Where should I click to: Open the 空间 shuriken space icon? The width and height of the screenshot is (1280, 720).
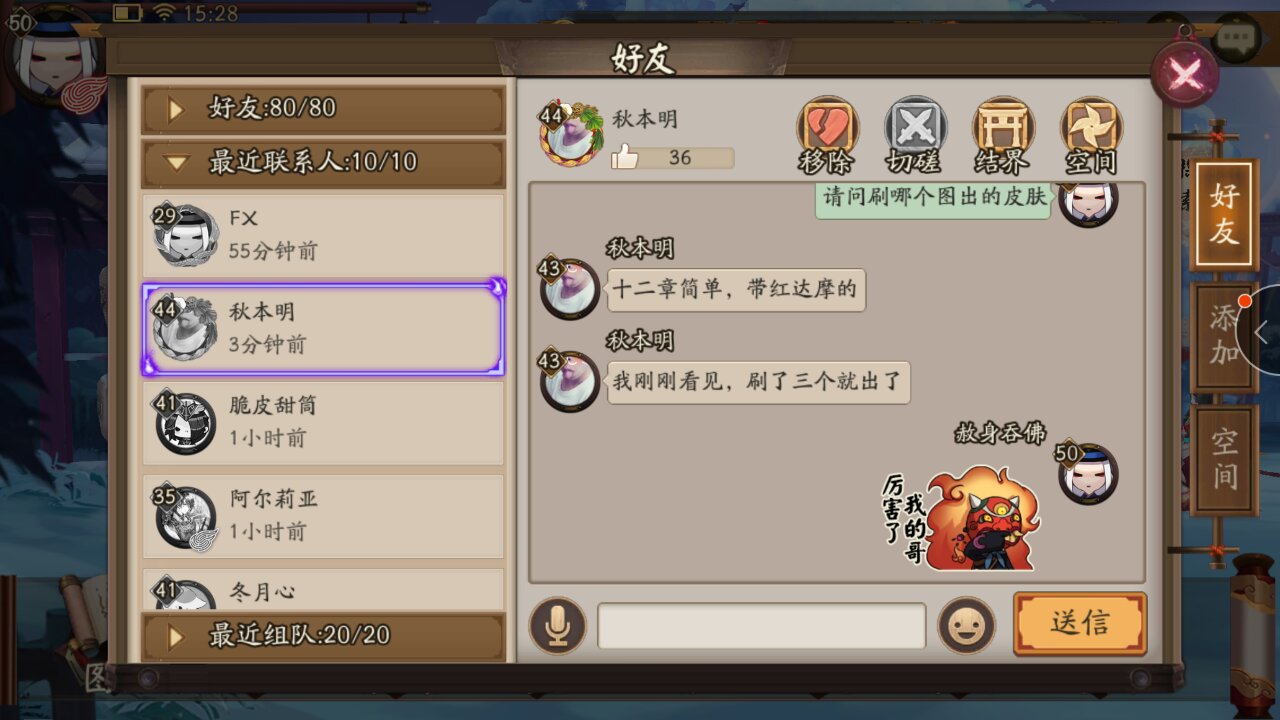tap(1090, 131)
